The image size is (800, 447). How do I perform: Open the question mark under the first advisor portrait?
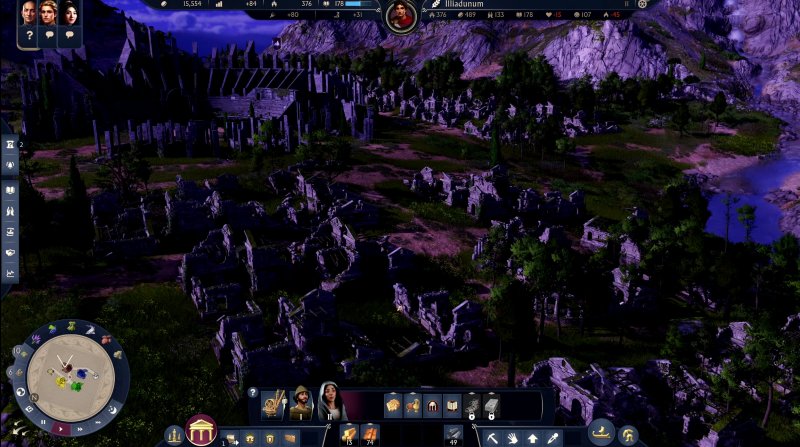(30, 35)
